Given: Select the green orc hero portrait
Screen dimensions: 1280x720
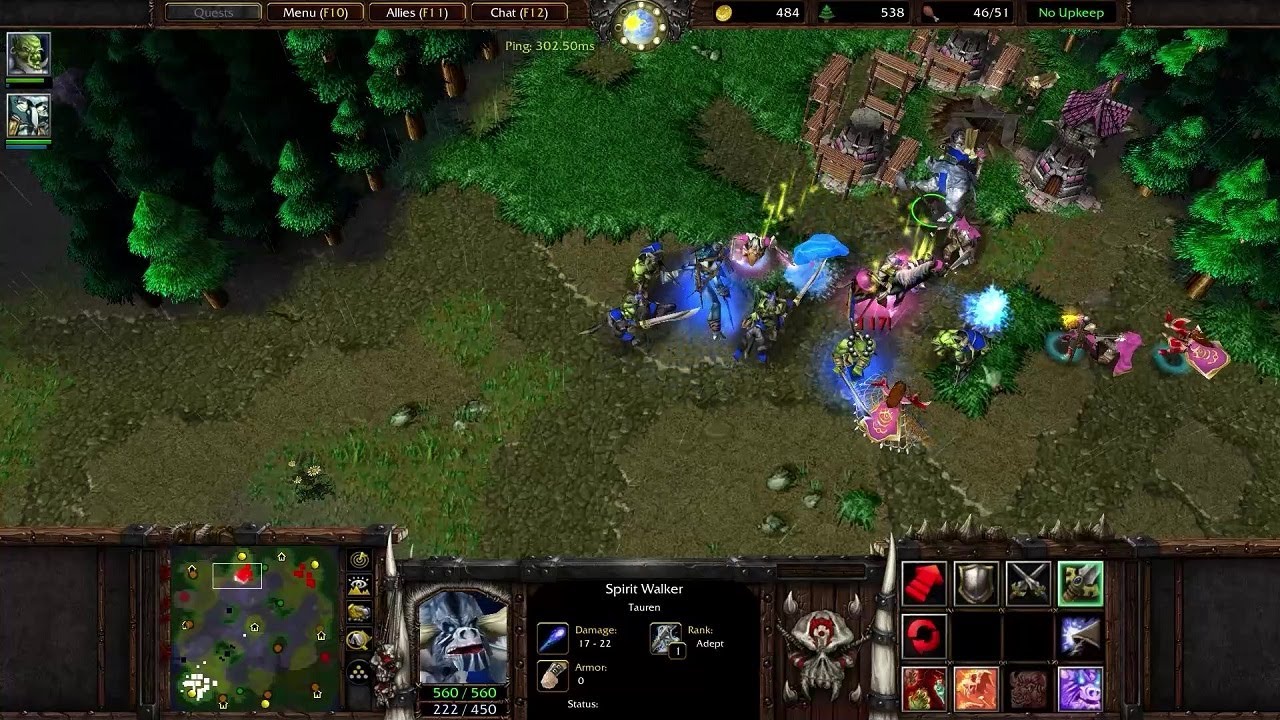Looking at the screenshot, I should click(28, 54).
